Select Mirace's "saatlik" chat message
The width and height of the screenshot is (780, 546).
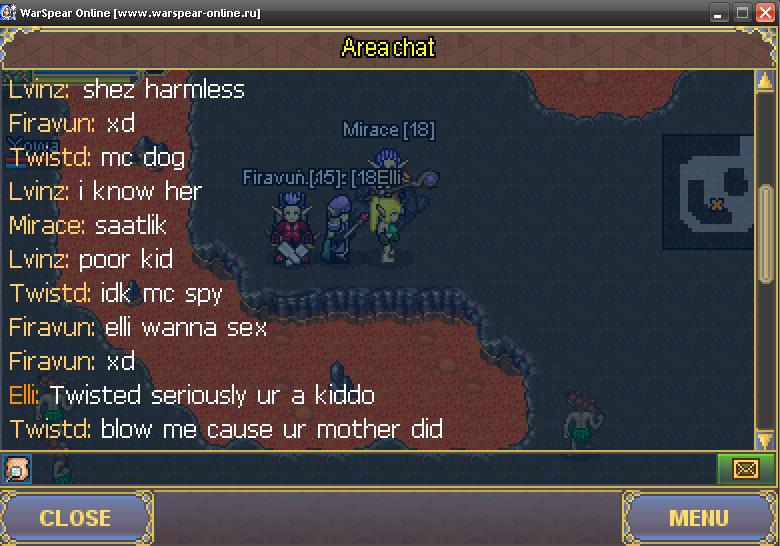[88, 225]
